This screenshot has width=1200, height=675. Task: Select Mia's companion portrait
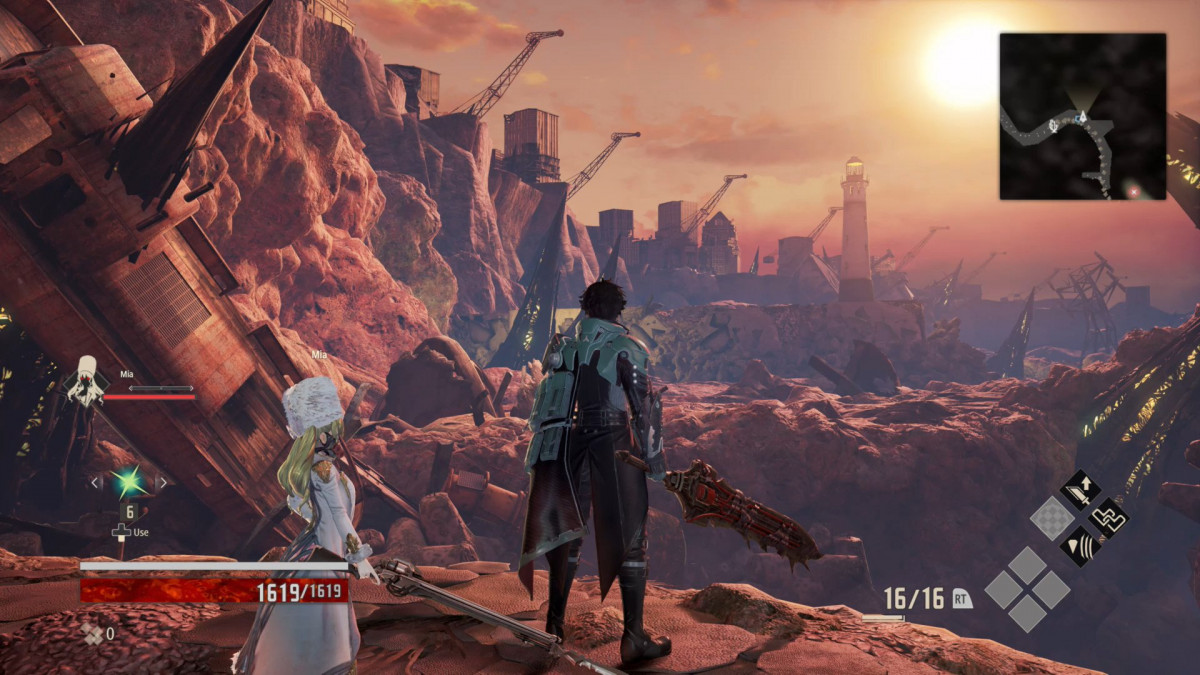click(x=86, y=383)
